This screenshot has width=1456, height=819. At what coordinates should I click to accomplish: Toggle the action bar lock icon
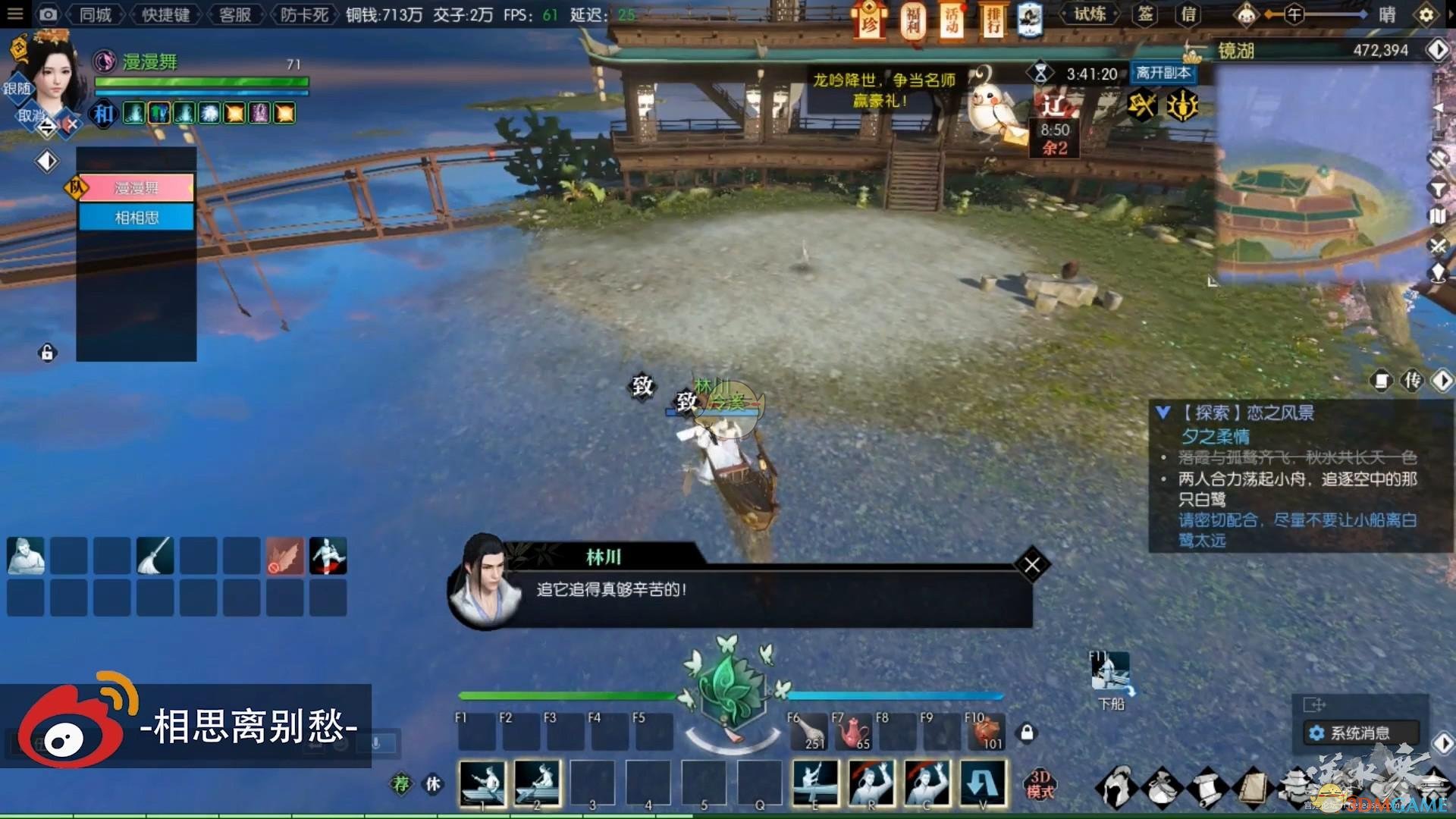(1027, 733)
